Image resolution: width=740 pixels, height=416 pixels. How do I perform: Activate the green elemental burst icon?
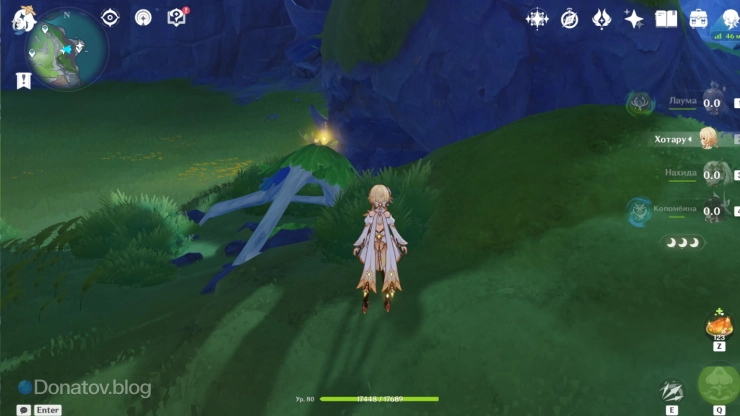[x=718, y=384]
